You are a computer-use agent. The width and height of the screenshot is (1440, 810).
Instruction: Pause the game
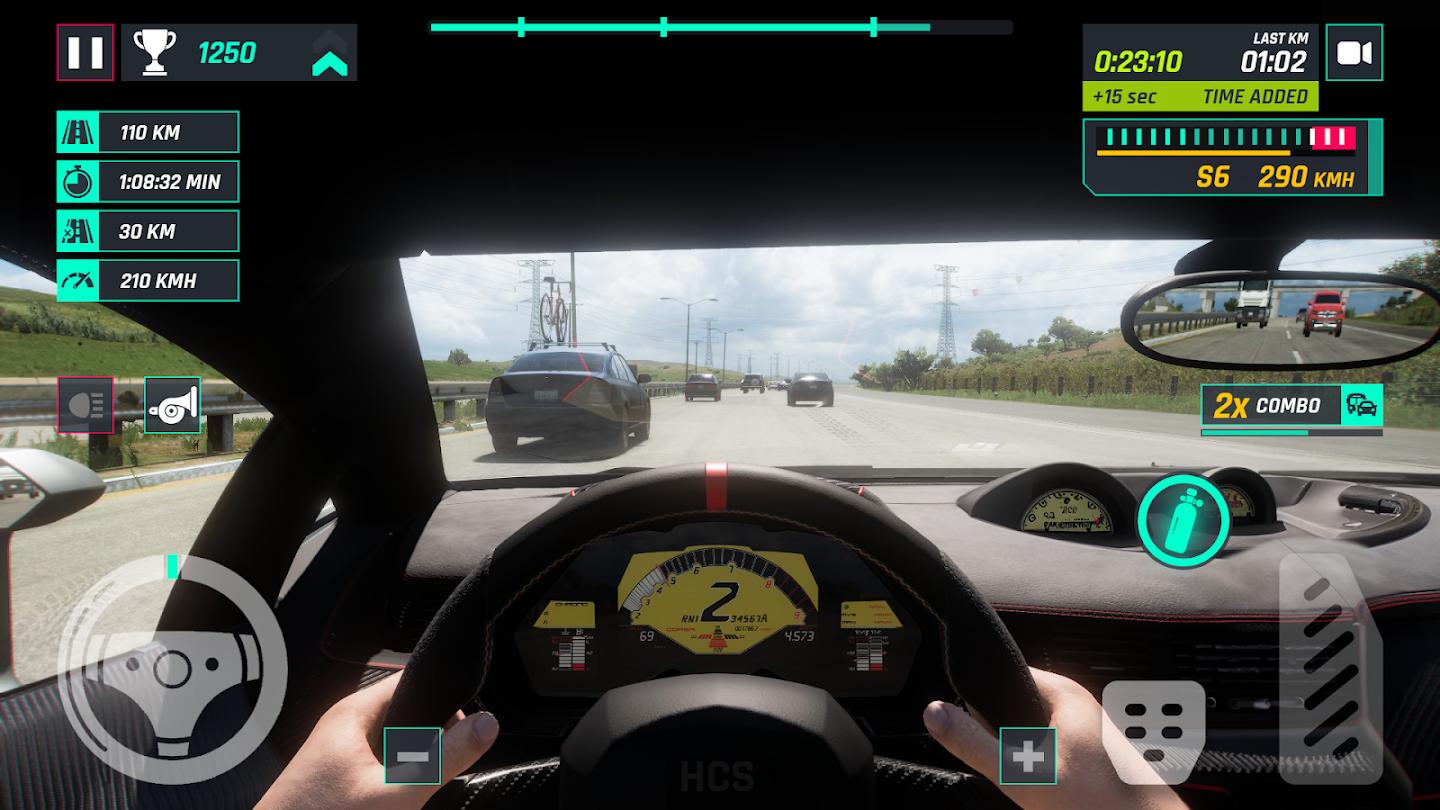tap(85, 52)
